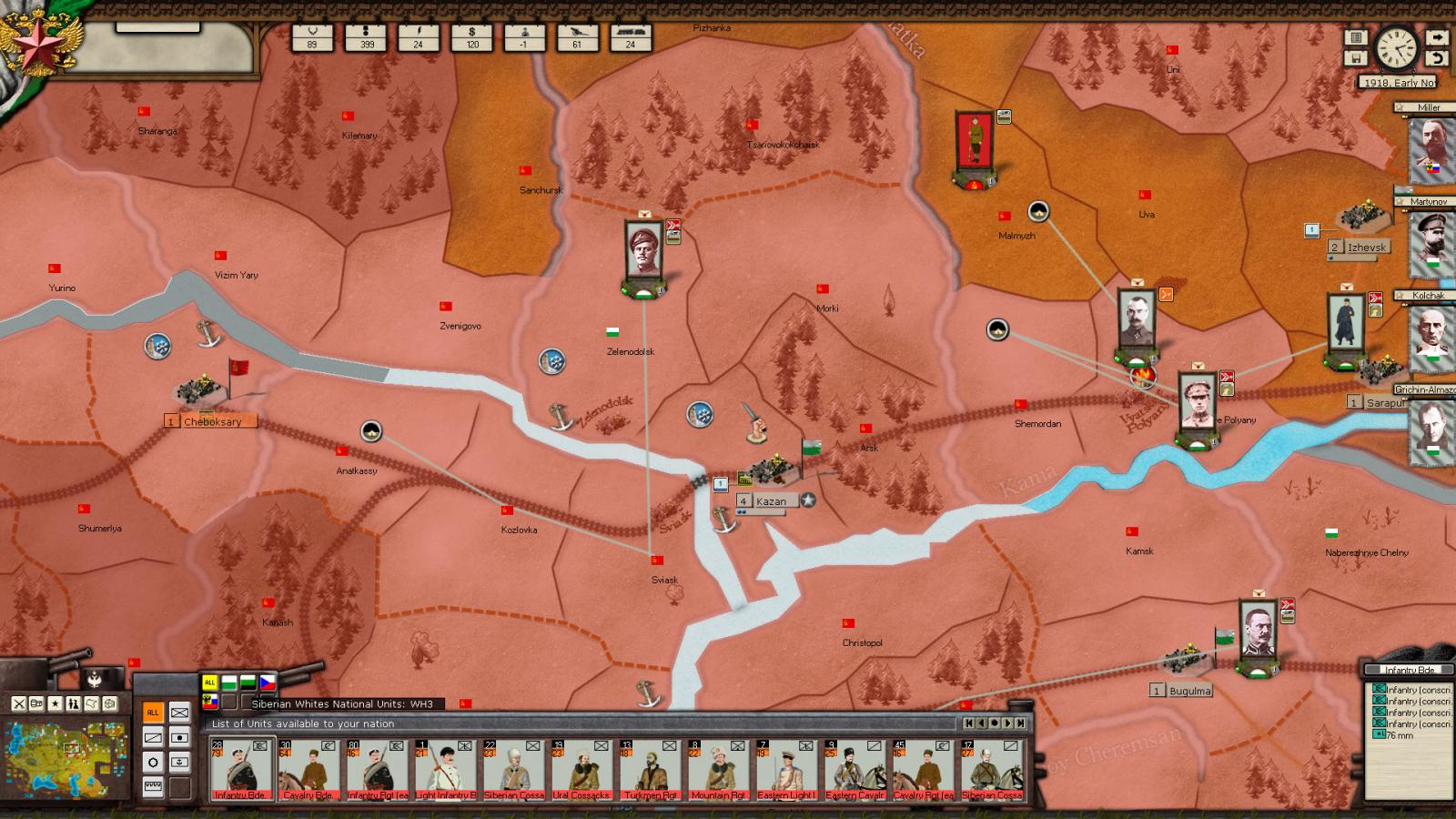
Task: Show all nationalities with yellow ALL filter
Action: [209, 682]
